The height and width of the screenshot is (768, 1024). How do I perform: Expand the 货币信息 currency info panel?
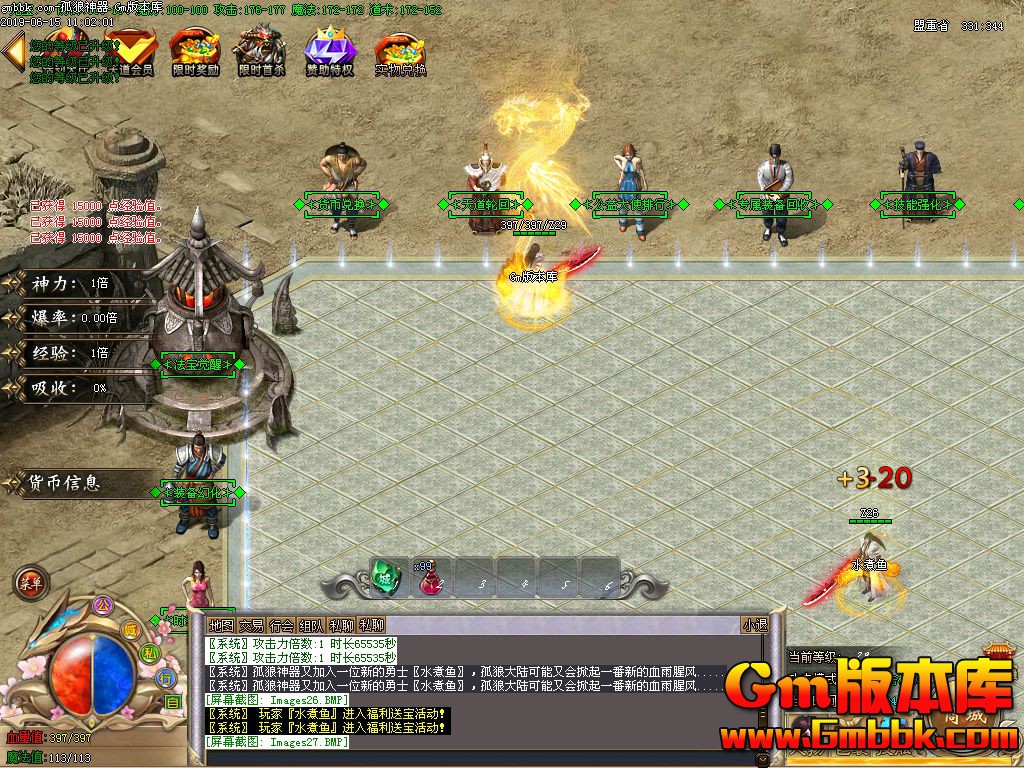(64, 483)
